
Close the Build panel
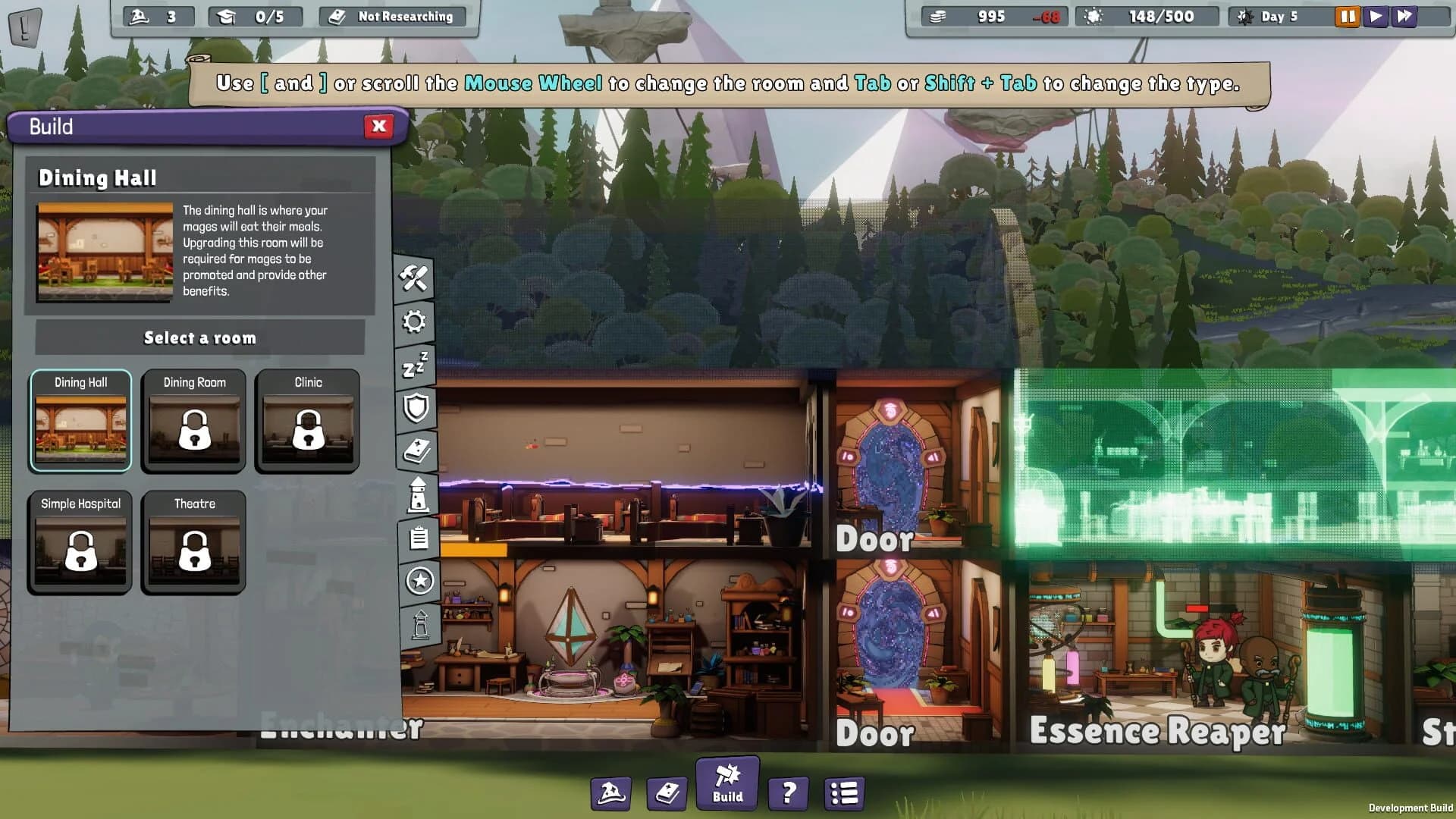[378, 126]
